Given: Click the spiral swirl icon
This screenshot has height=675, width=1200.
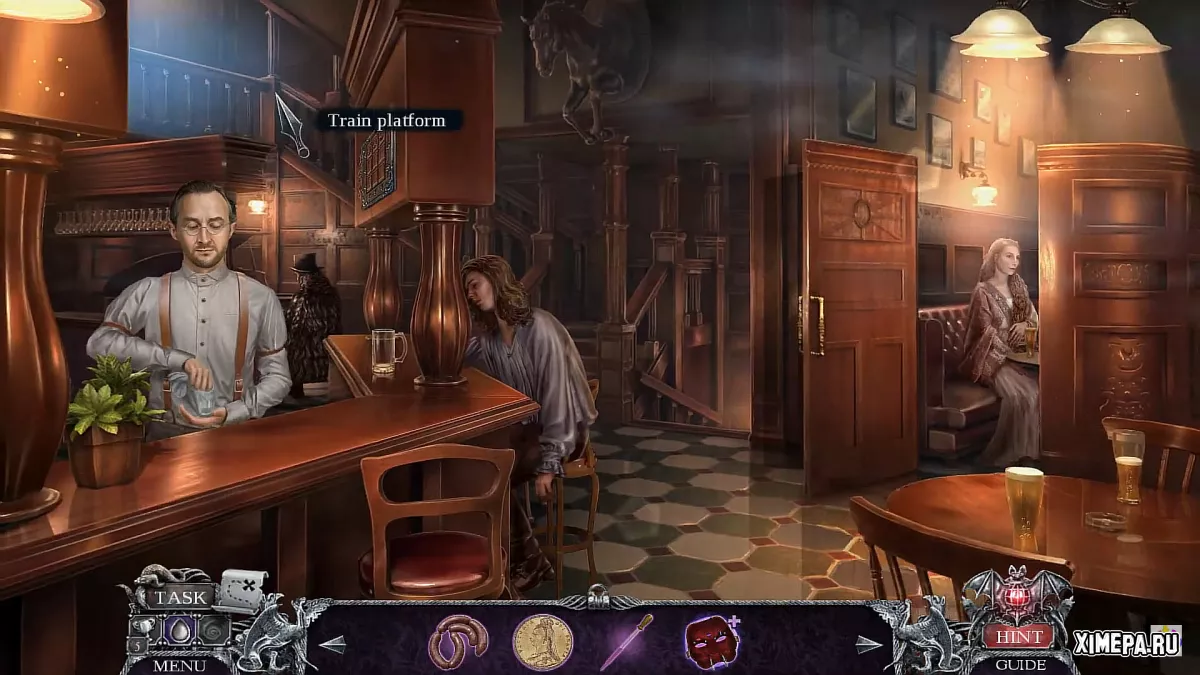Looking at the screenshot, I should pos(215,631).
